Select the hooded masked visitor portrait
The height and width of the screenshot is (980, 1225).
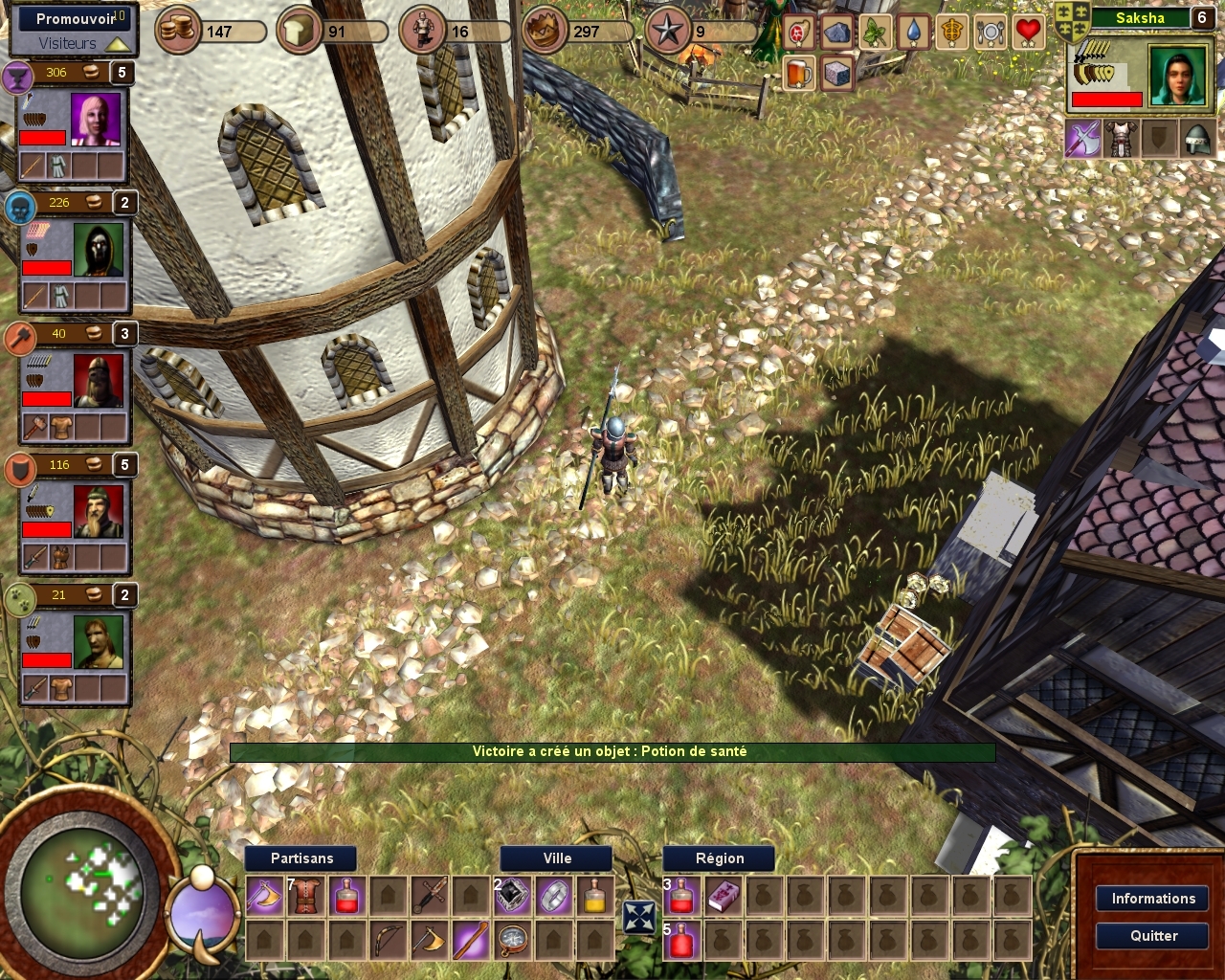[99, 250]
